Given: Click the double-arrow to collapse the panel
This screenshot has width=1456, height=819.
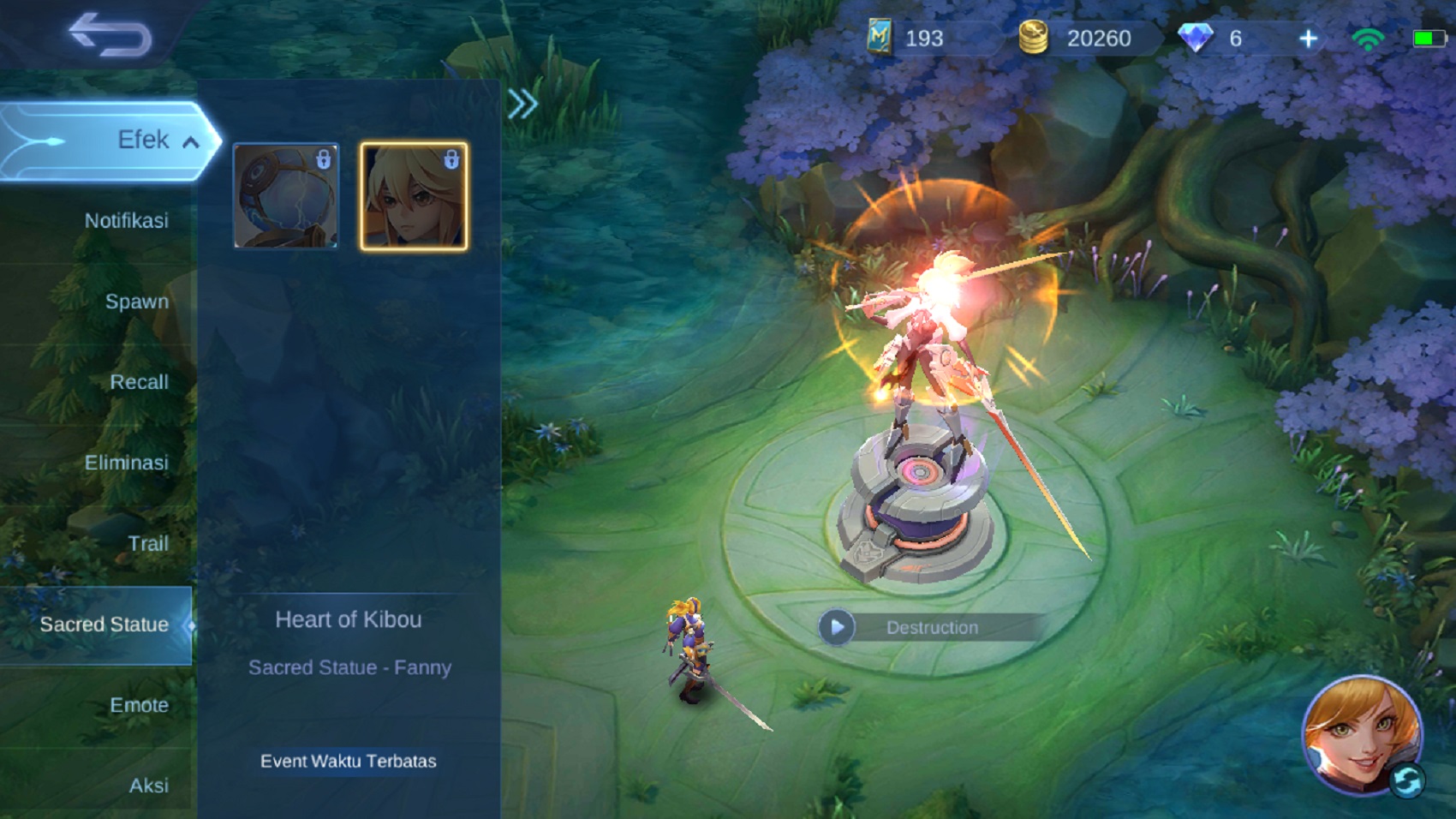Looking at the screenshot, I should [523, 103].
